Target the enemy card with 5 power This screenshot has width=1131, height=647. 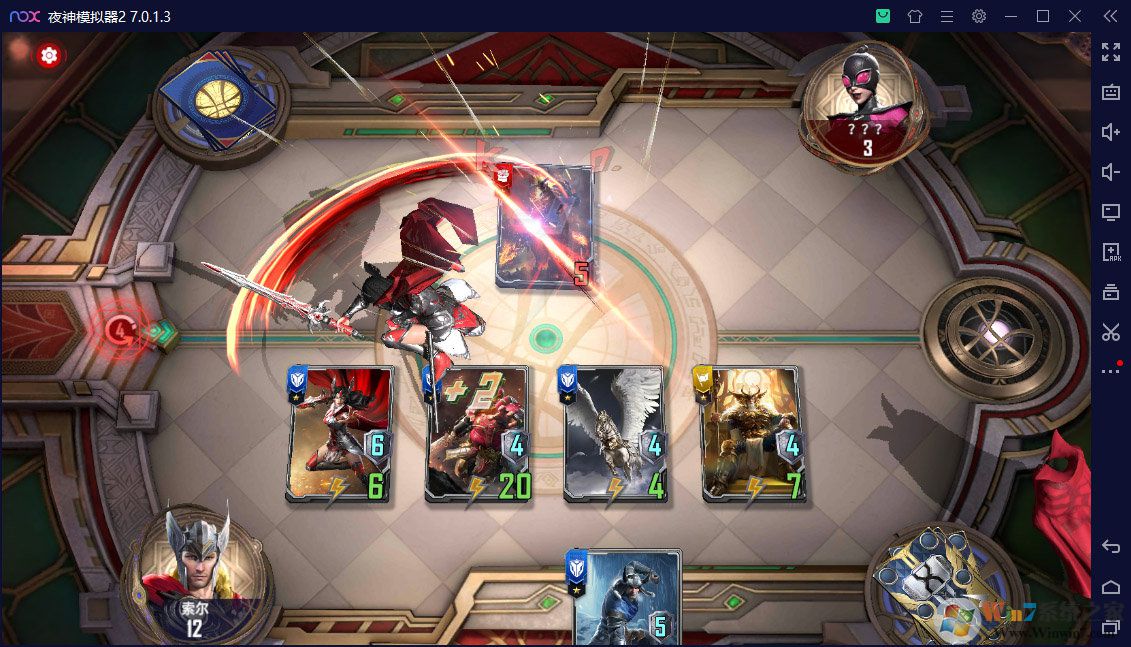click(546, 228)
